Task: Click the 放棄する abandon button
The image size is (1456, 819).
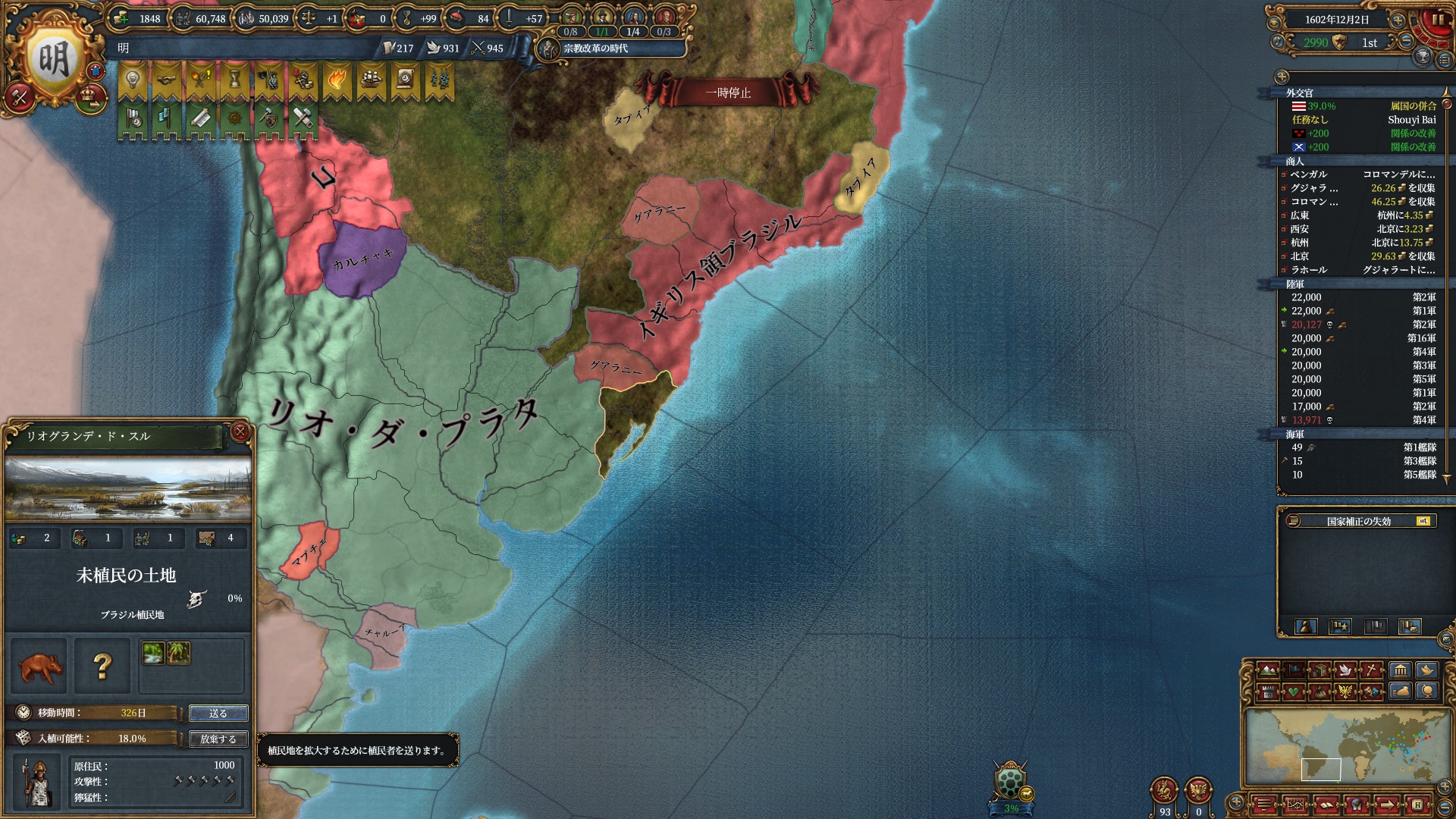Action: pos(218,739)
